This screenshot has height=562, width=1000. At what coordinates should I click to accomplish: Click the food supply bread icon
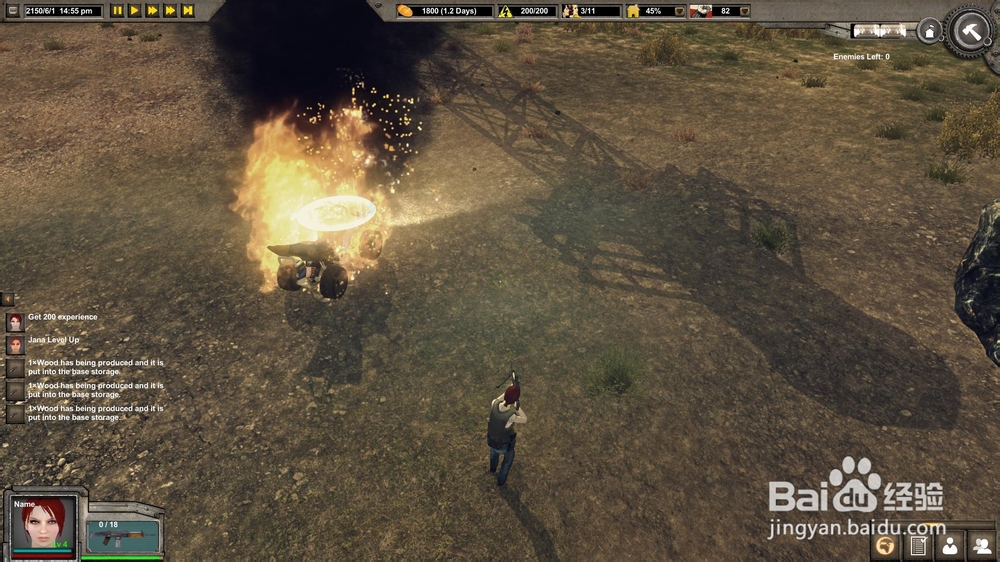(405, 11)
